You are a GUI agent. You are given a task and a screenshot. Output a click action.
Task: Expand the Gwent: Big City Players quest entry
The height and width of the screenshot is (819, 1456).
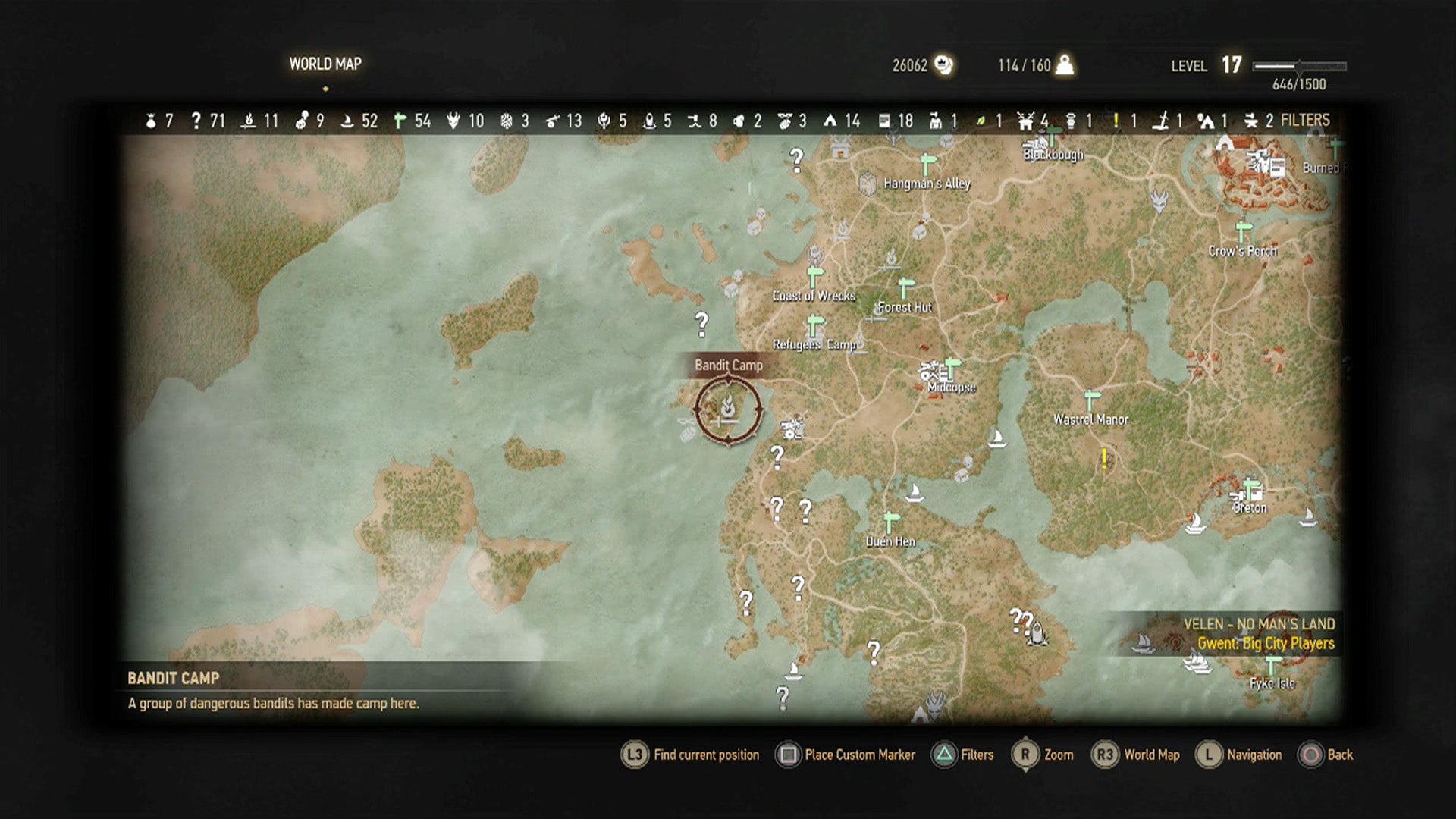(1266, 642)
